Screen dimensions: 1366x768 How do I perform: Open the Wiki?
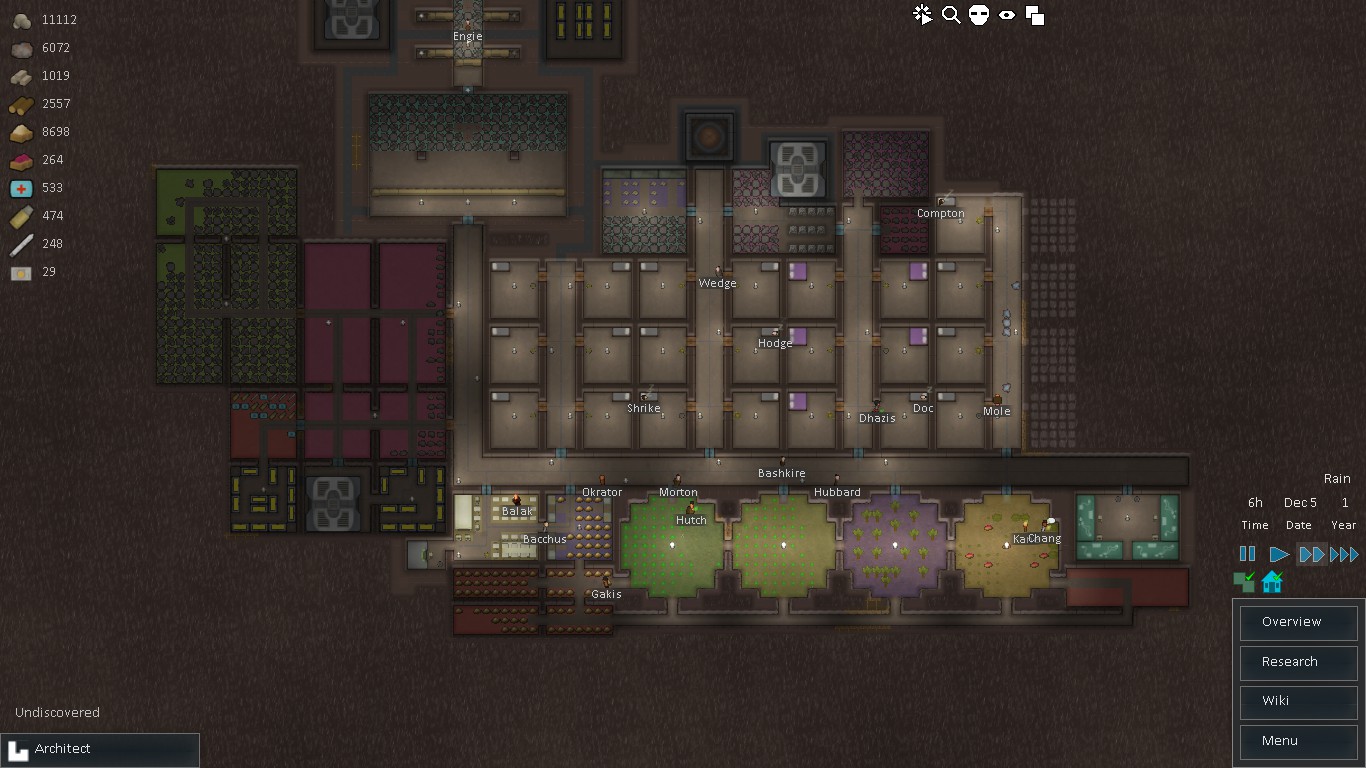coord(1297,701)
